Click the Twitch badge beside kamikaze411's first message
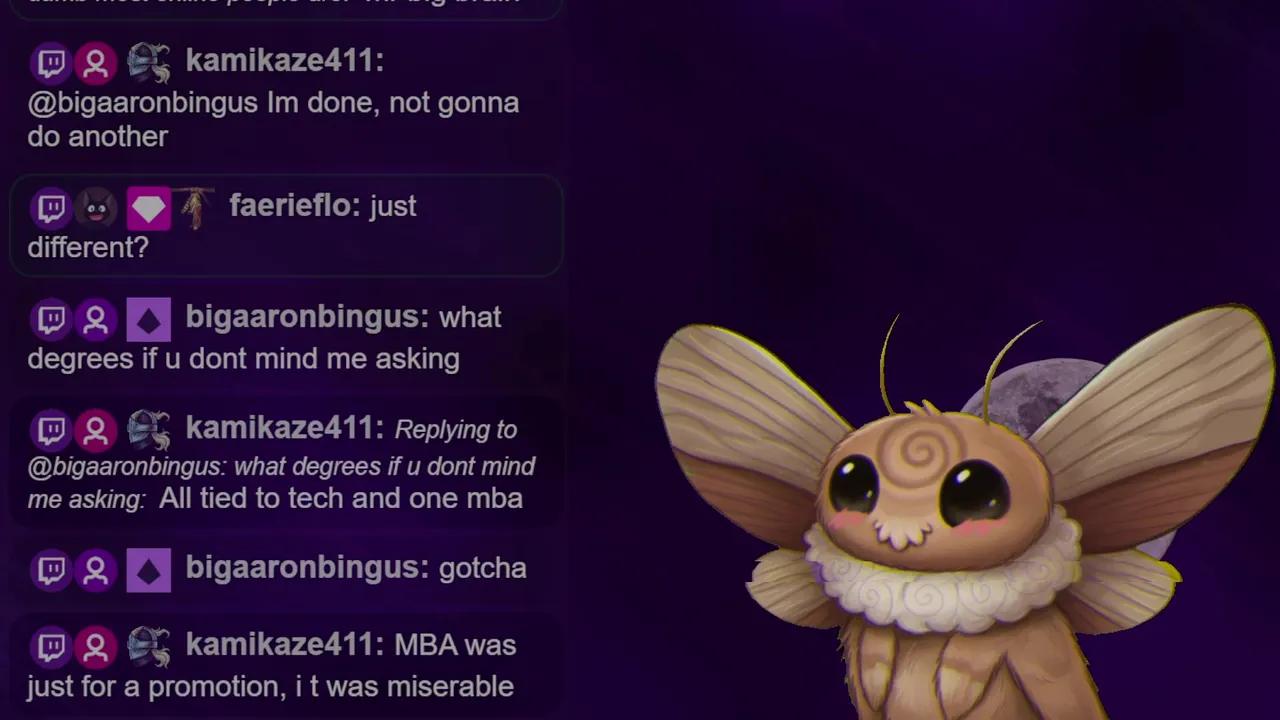Viewport: 1280px width, 720px height. [51, 62]
